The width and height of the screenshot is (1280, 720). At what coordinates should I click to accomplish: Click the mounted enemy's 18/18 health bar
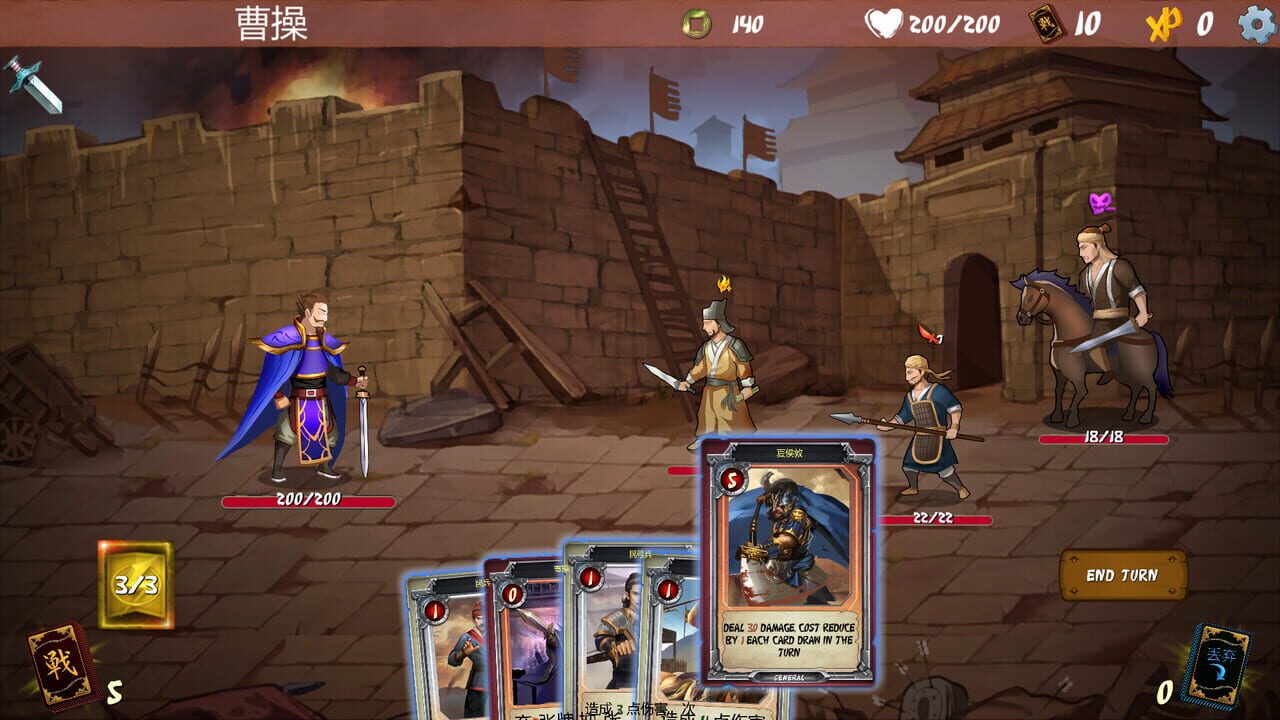click(1104, 437)
